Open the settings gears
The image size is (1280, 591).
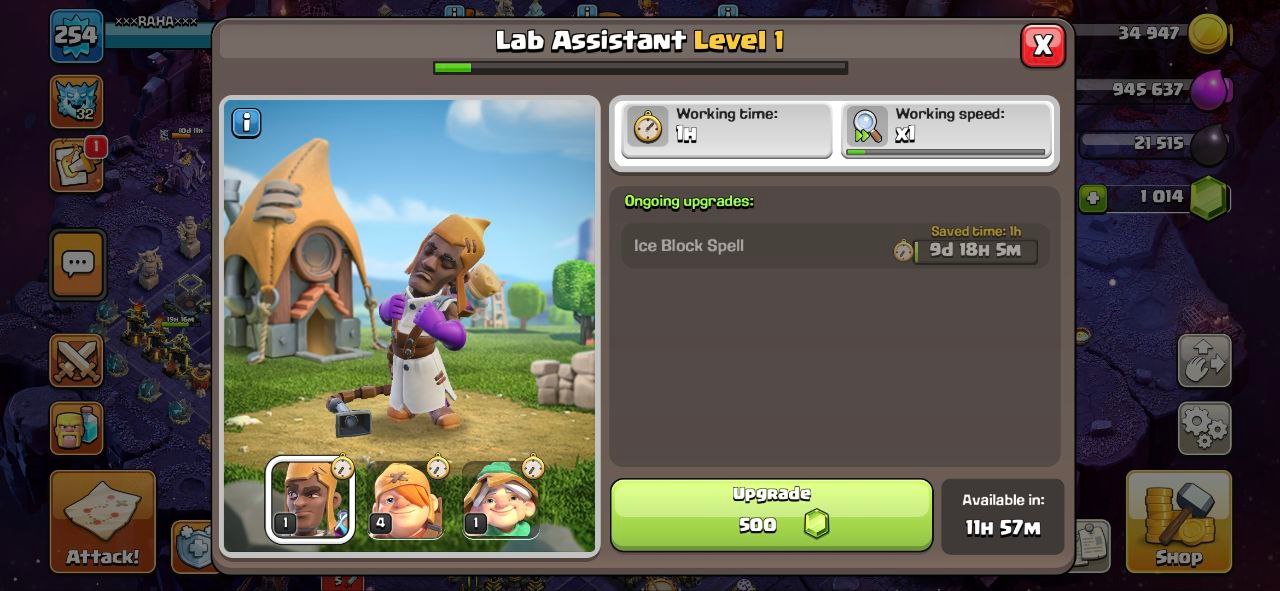tap(1204, 428)
